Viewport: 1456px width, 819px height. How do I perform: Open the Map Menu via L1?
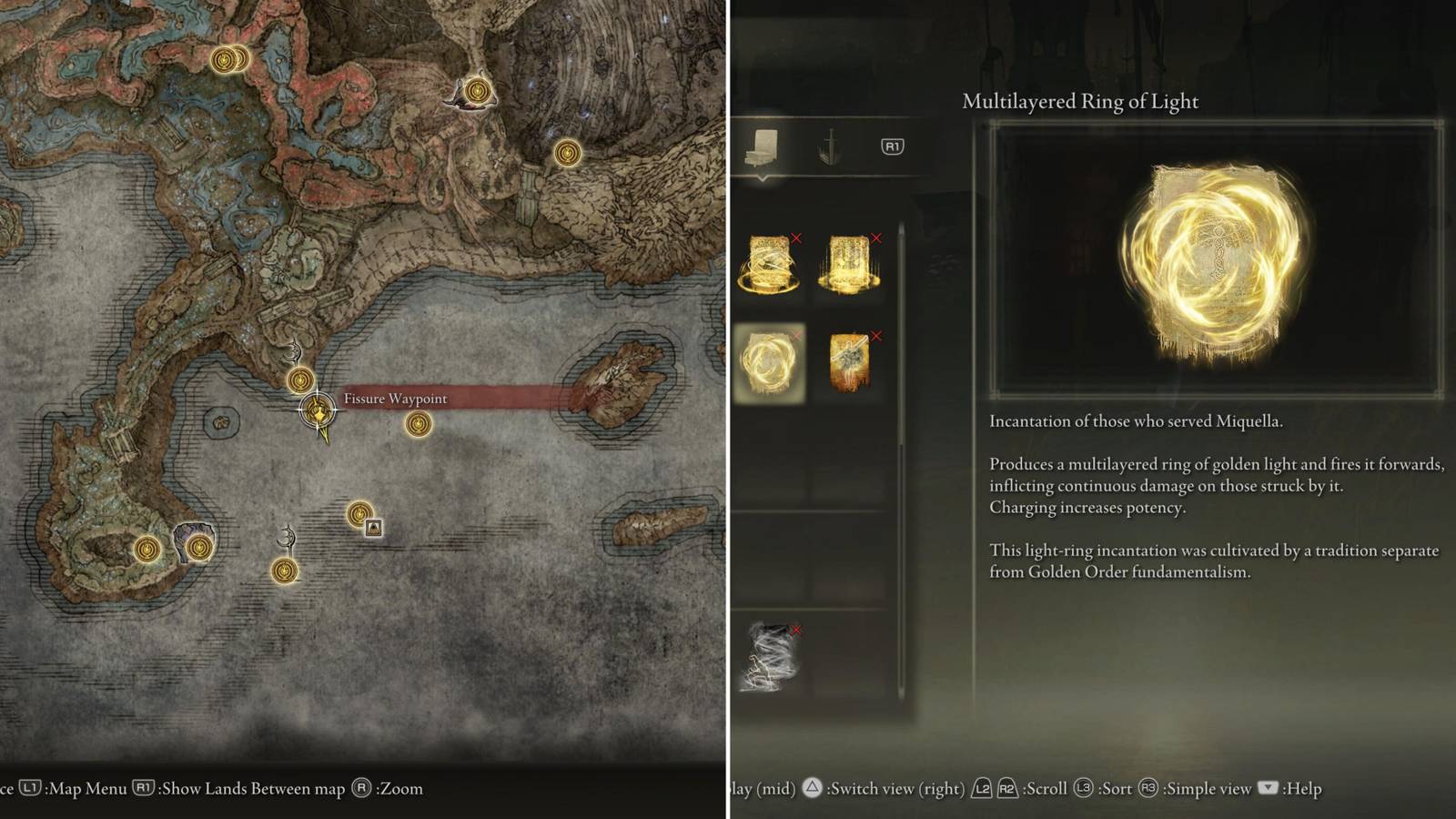click(x=30, y=789)
